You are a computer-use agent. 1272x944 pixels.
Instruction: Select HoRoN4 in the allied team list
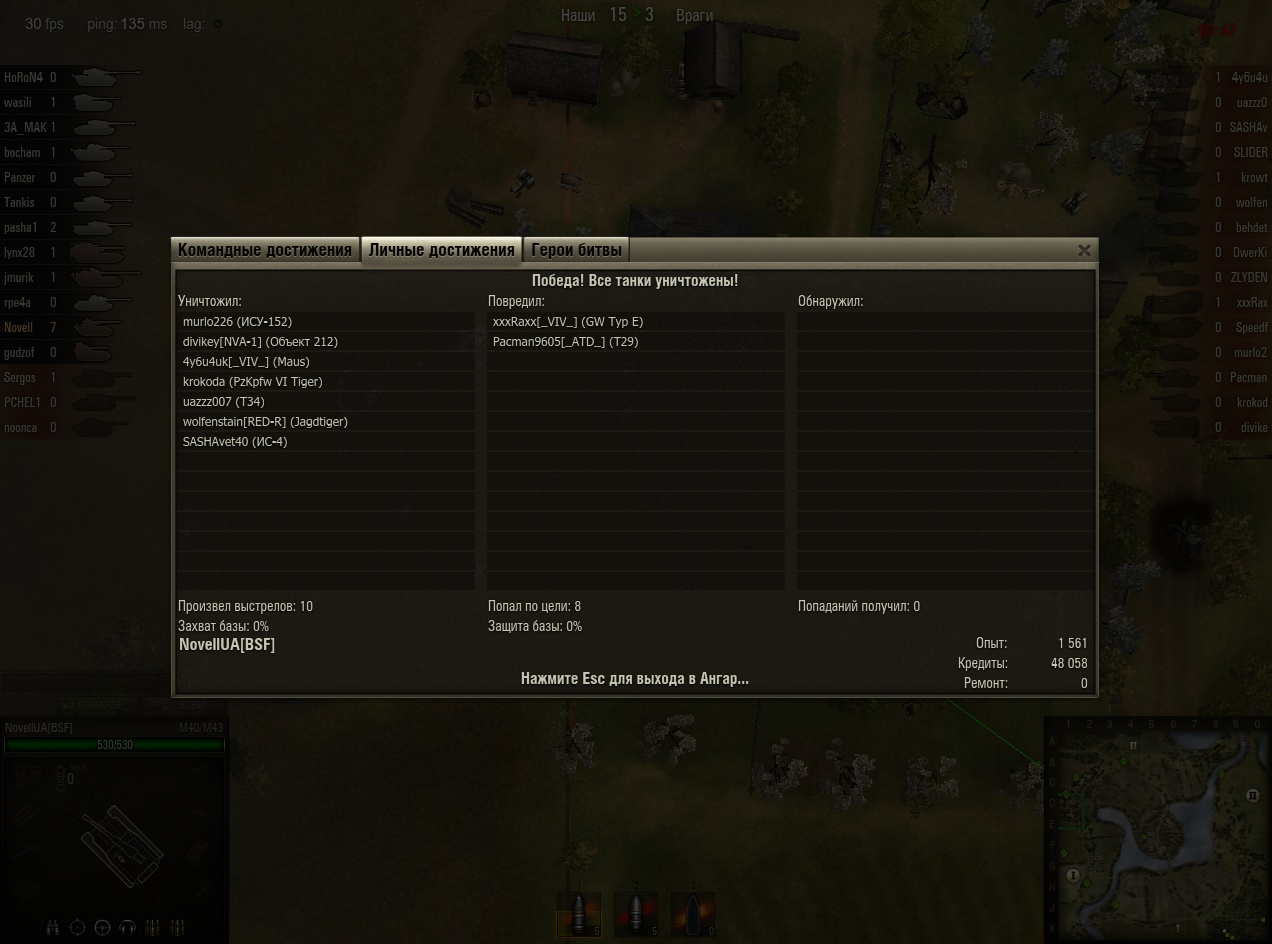[x=23, y=77]
